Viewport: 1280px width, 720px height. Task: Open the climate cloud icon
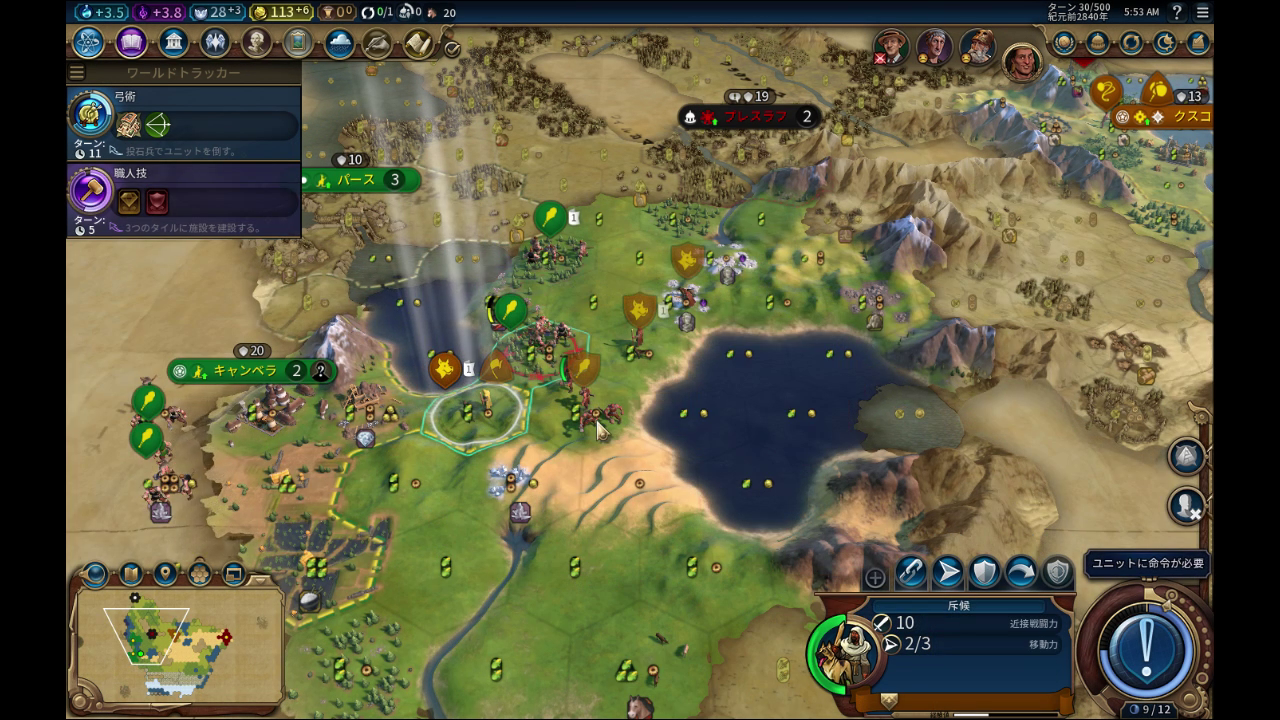(339, 44)
